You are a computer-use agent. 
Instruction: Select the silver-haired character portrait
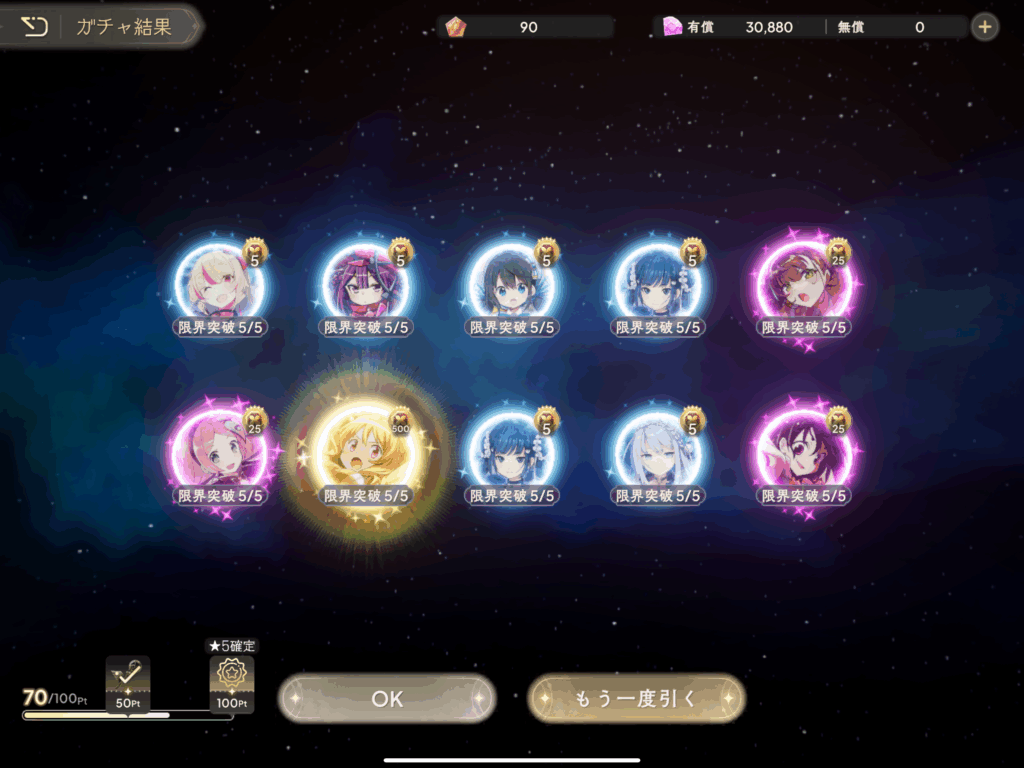click(x=658, y=449)
